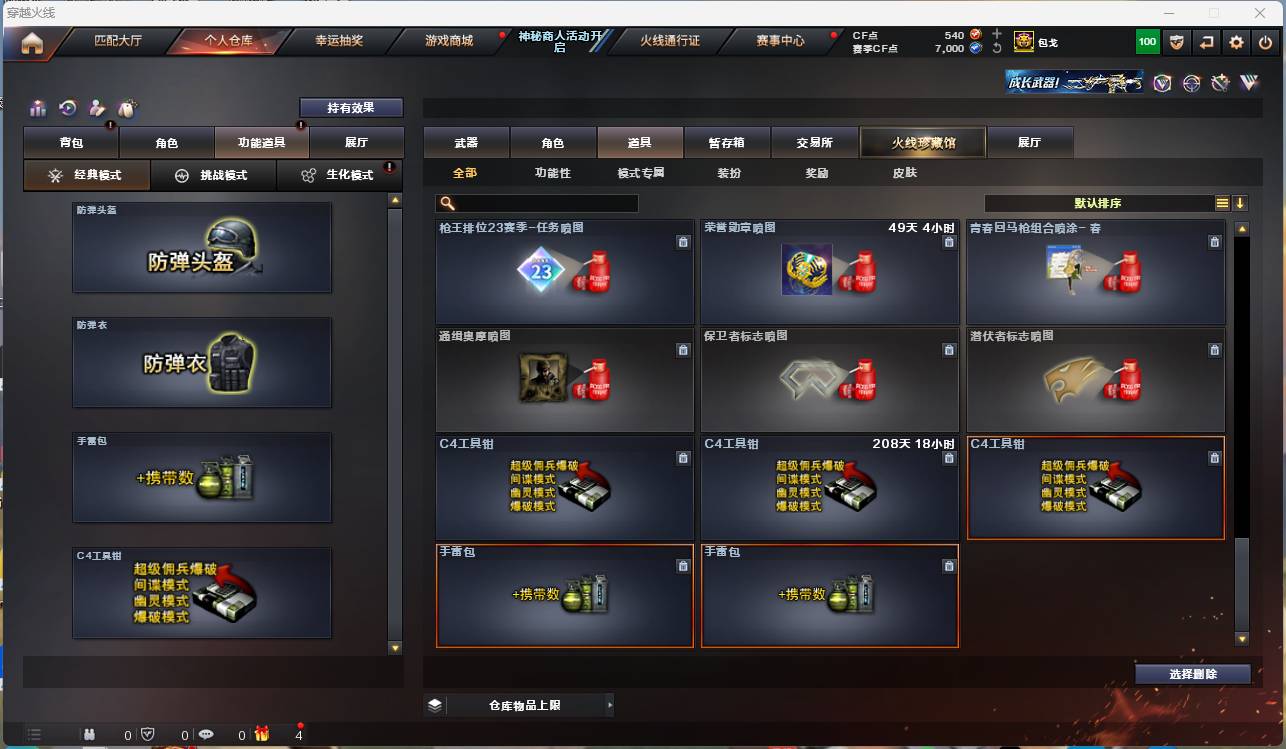
Task: Switch to the 火线珍藏馆 tab
Action: (x=921, y=142)
